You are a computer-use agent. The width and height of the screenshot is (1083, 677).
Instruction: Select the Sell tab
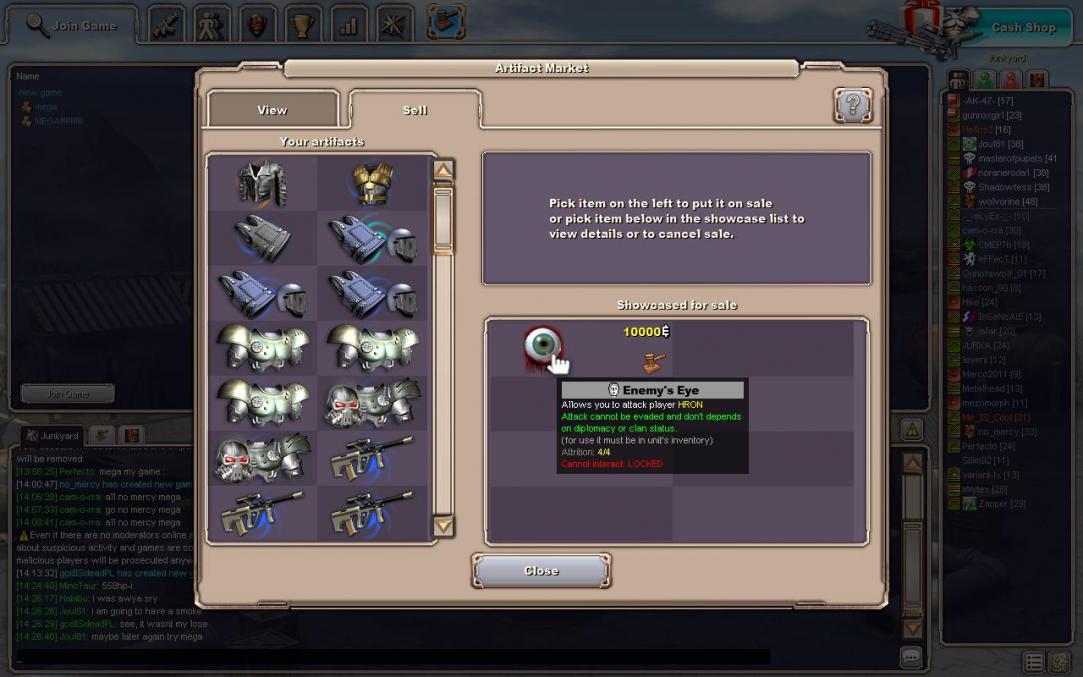(415, 110)
